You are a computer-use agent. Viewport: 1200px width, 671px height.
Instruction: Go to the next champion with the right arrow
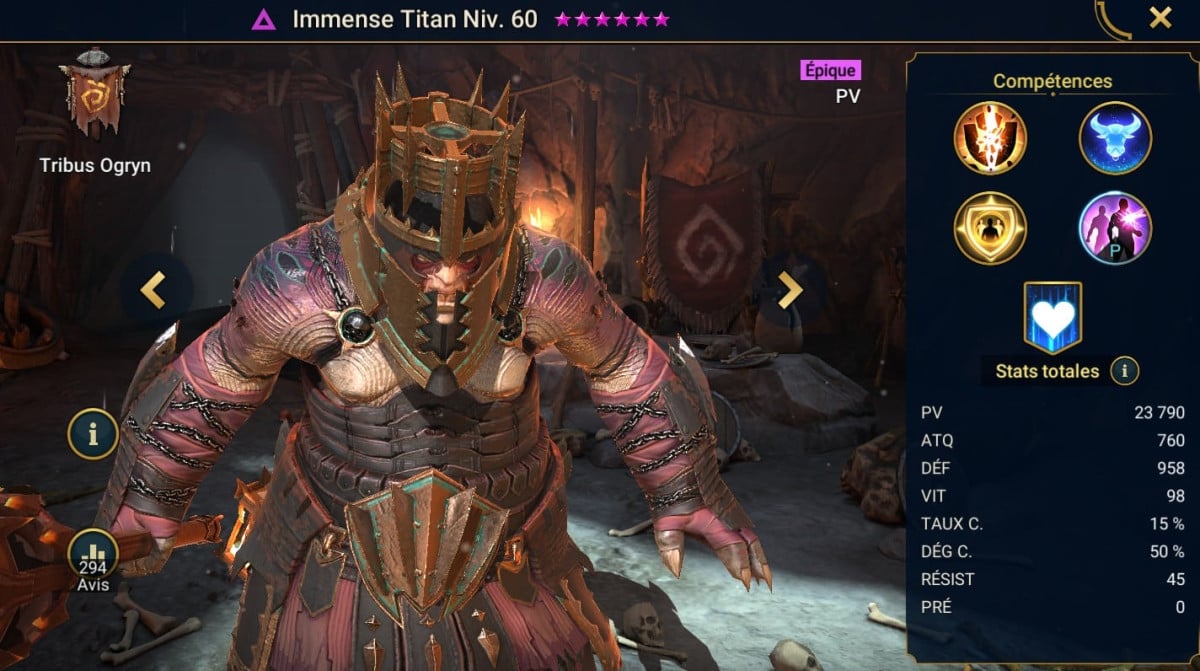coord(790,290)
